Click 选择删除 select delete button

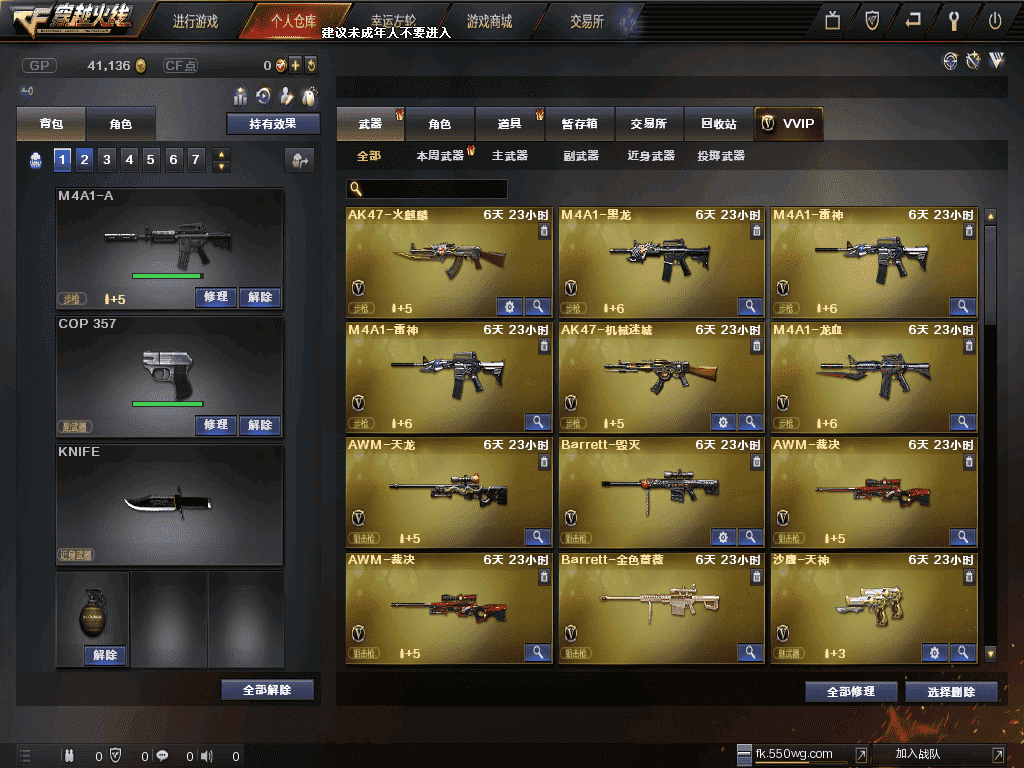pyautogui.click(x=951, y=692)
